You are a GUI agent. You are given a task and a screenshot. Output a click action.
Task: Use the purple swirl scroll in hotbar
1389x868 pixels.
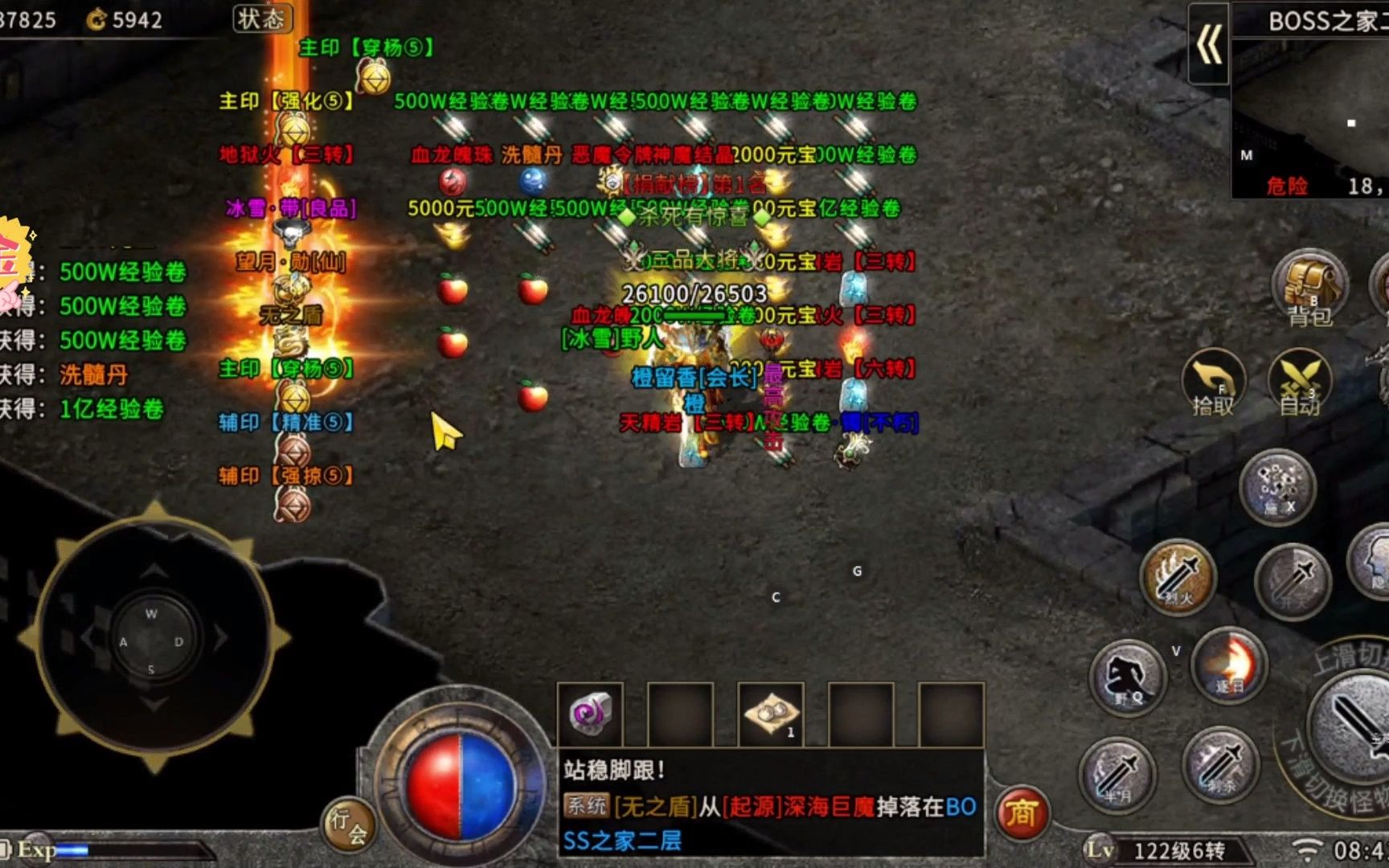click(x=591, y=714)
